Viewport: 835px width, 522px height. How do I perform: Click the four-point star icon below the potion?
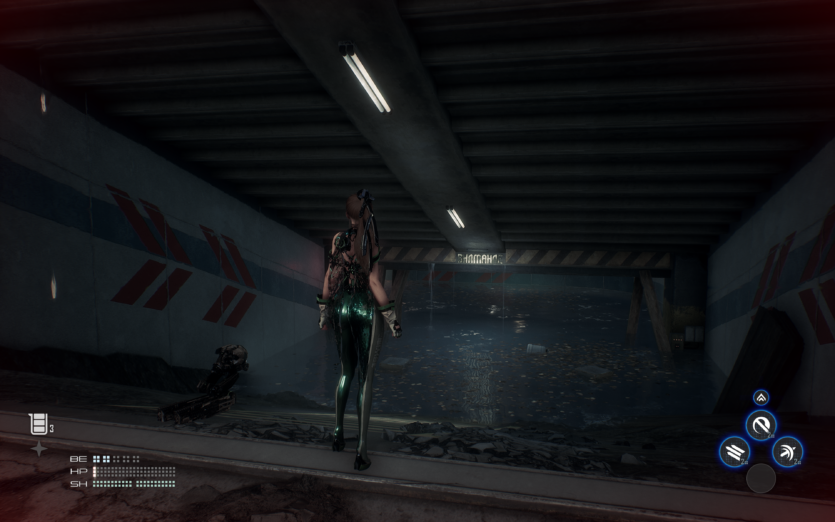38,448
